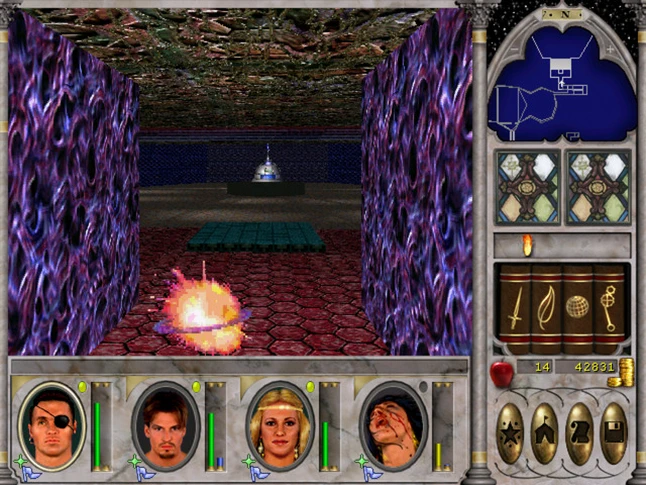The height and width of the screenshot is (485, 646).
Task: Open the sword book for quests
Action: pos(515,307)
